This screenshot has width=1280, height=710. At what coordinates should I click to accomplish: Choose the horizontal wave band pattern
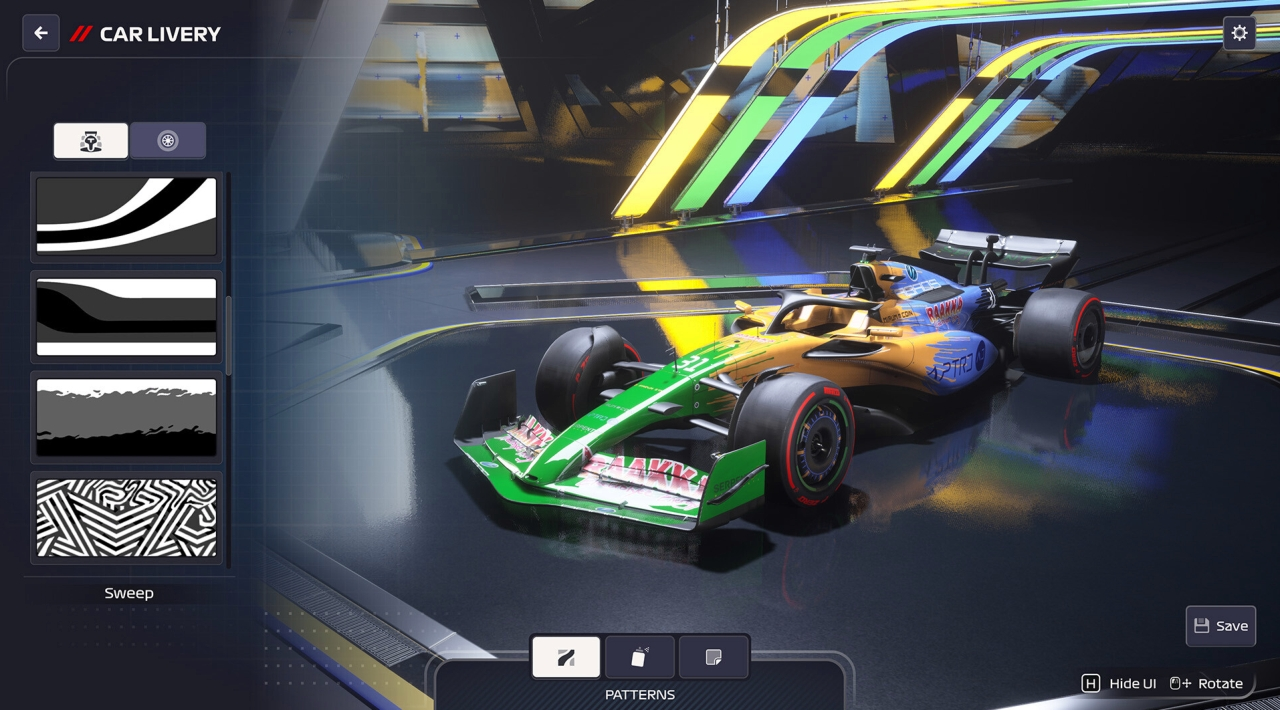pos(127,316)
